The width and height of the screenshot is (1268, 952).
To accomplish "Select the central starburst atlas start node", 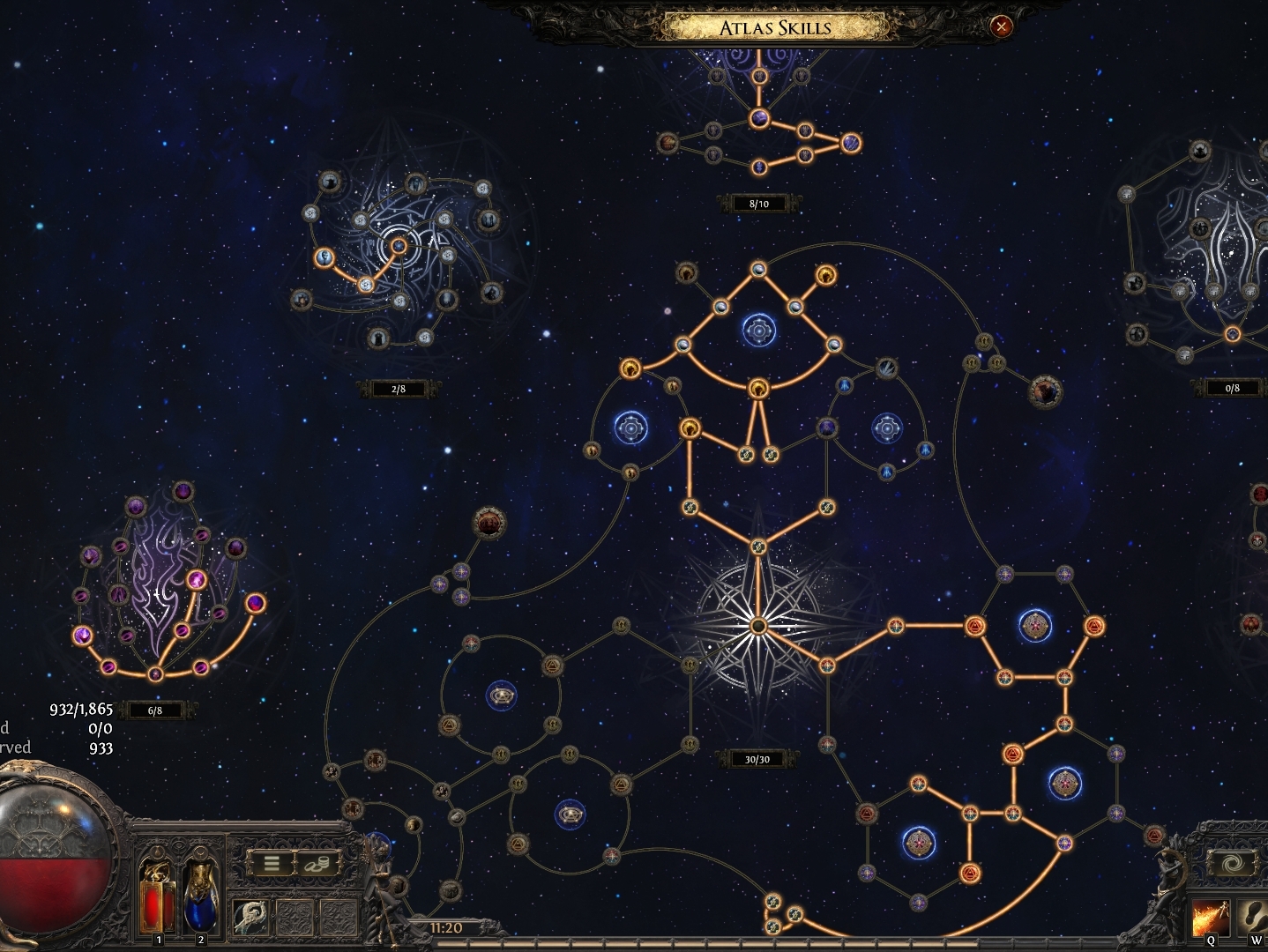I will tap(757, 626).
